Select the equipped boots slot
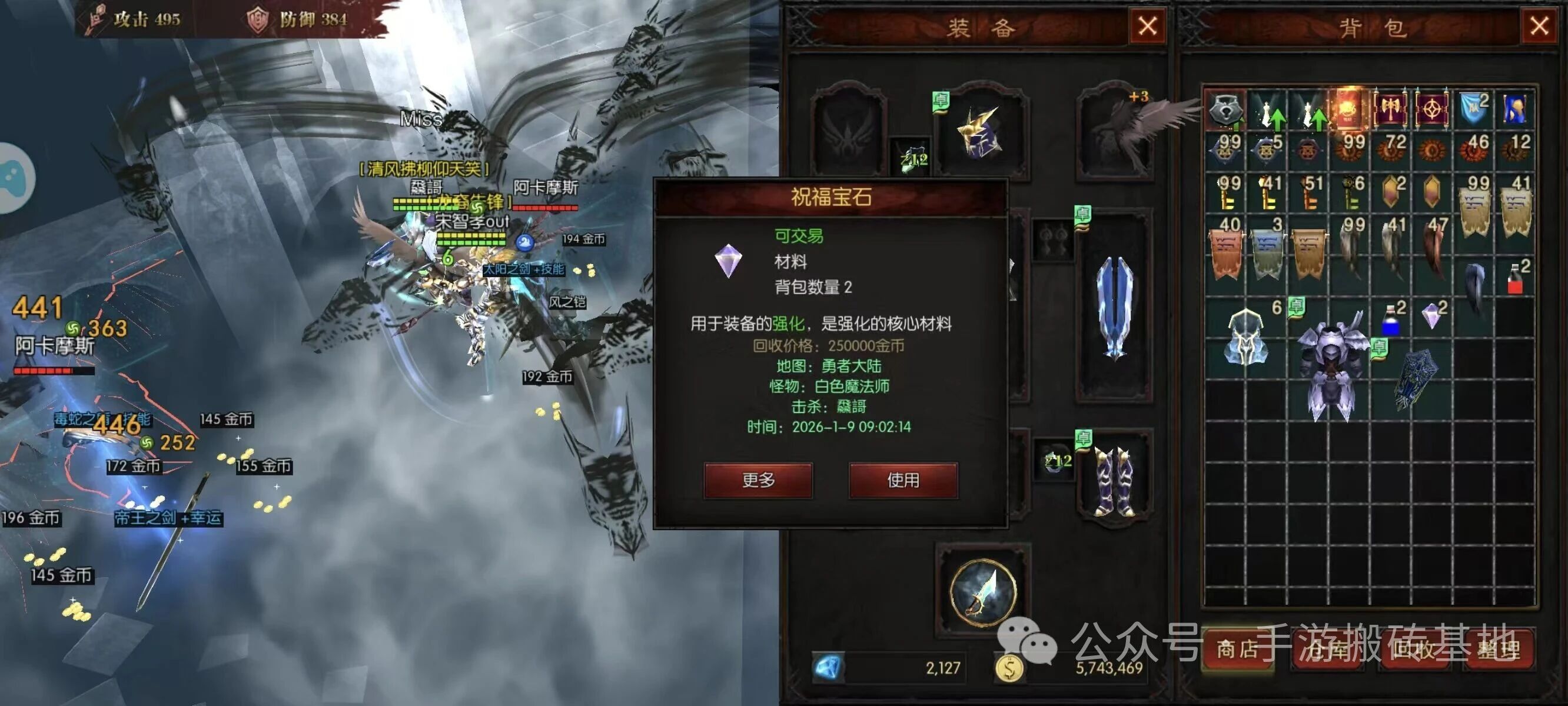Screen dimensions: 1568x706 [x=1114, y=481]
